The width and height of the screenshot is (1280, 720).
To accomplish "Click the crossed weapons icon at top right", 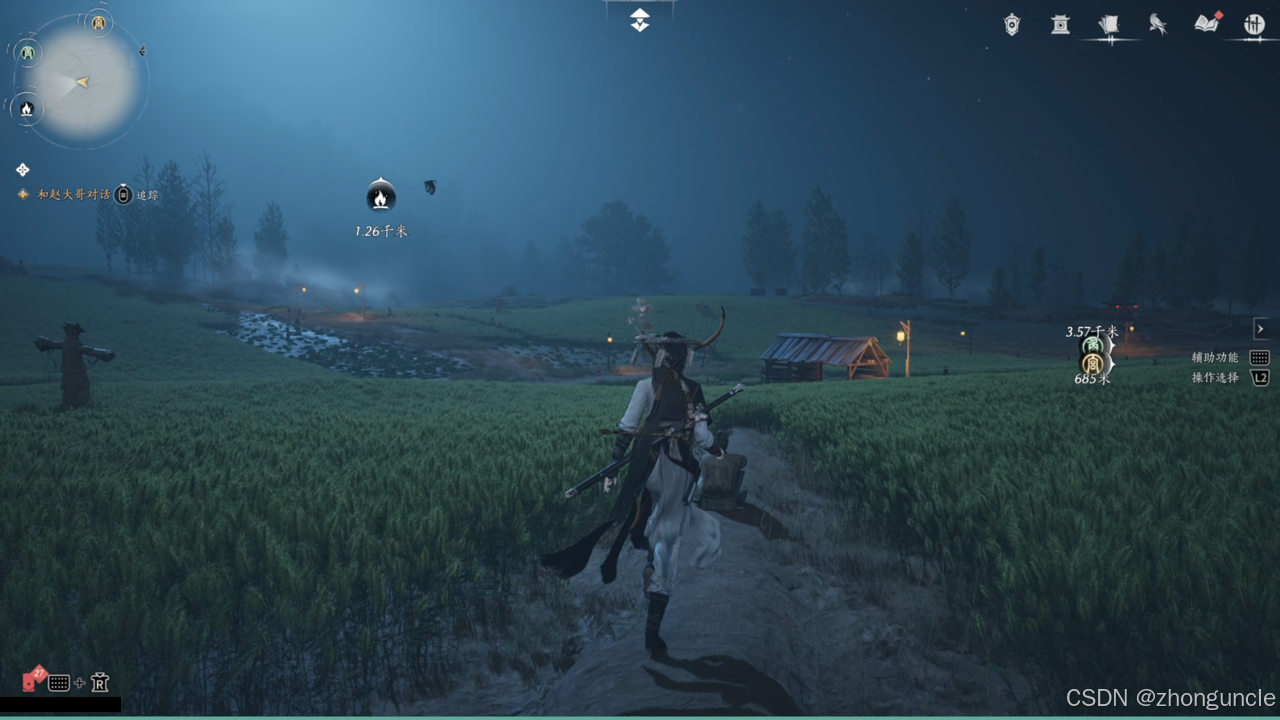I will click(1254, 25).
